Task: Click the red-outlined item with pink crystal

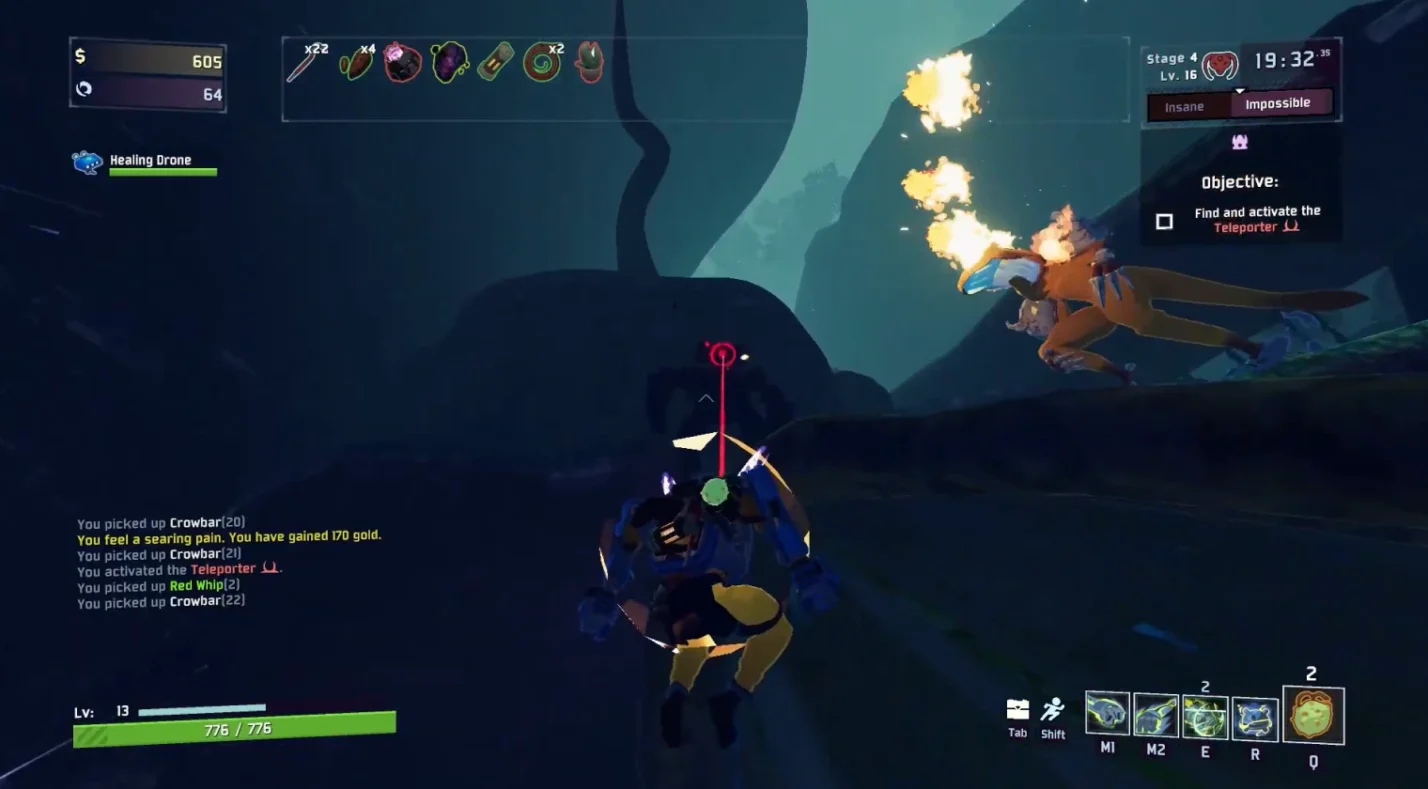Action: pos(402,63)
